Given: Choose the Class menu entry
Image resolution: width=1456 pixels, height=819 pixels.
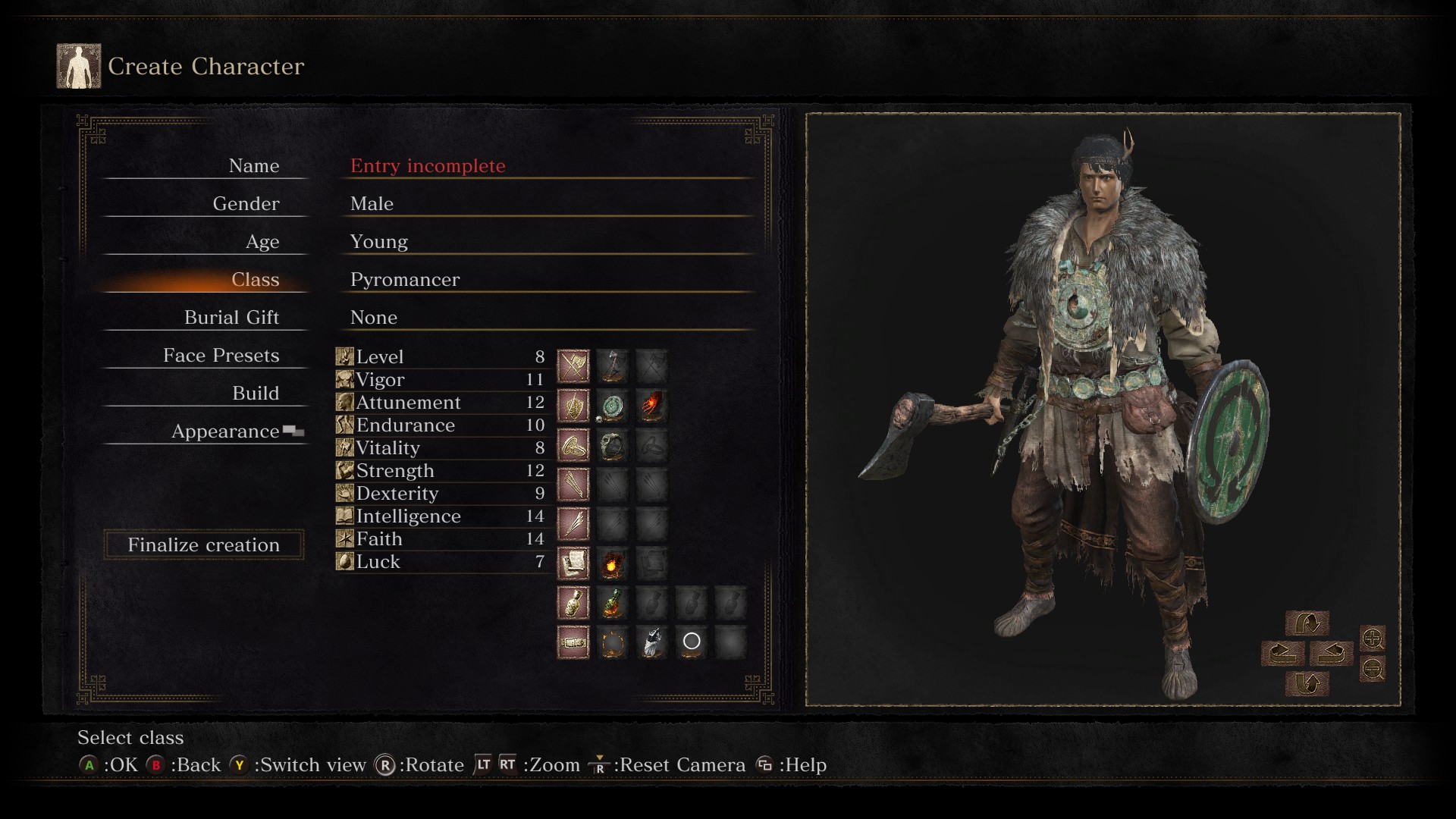Looking at the screenshot, I should tap(255, 280).
